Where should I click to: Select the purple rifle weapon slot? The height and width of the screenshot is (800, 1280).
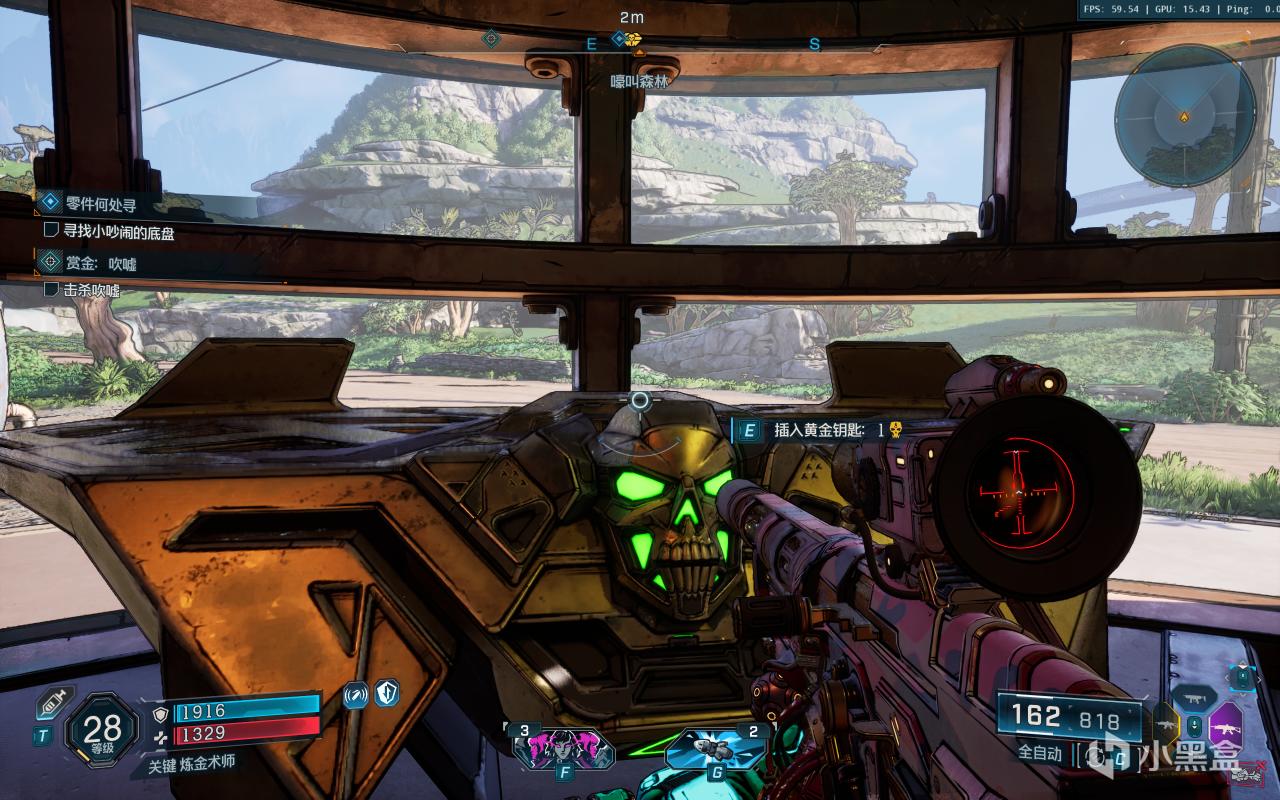(1225, 723)
